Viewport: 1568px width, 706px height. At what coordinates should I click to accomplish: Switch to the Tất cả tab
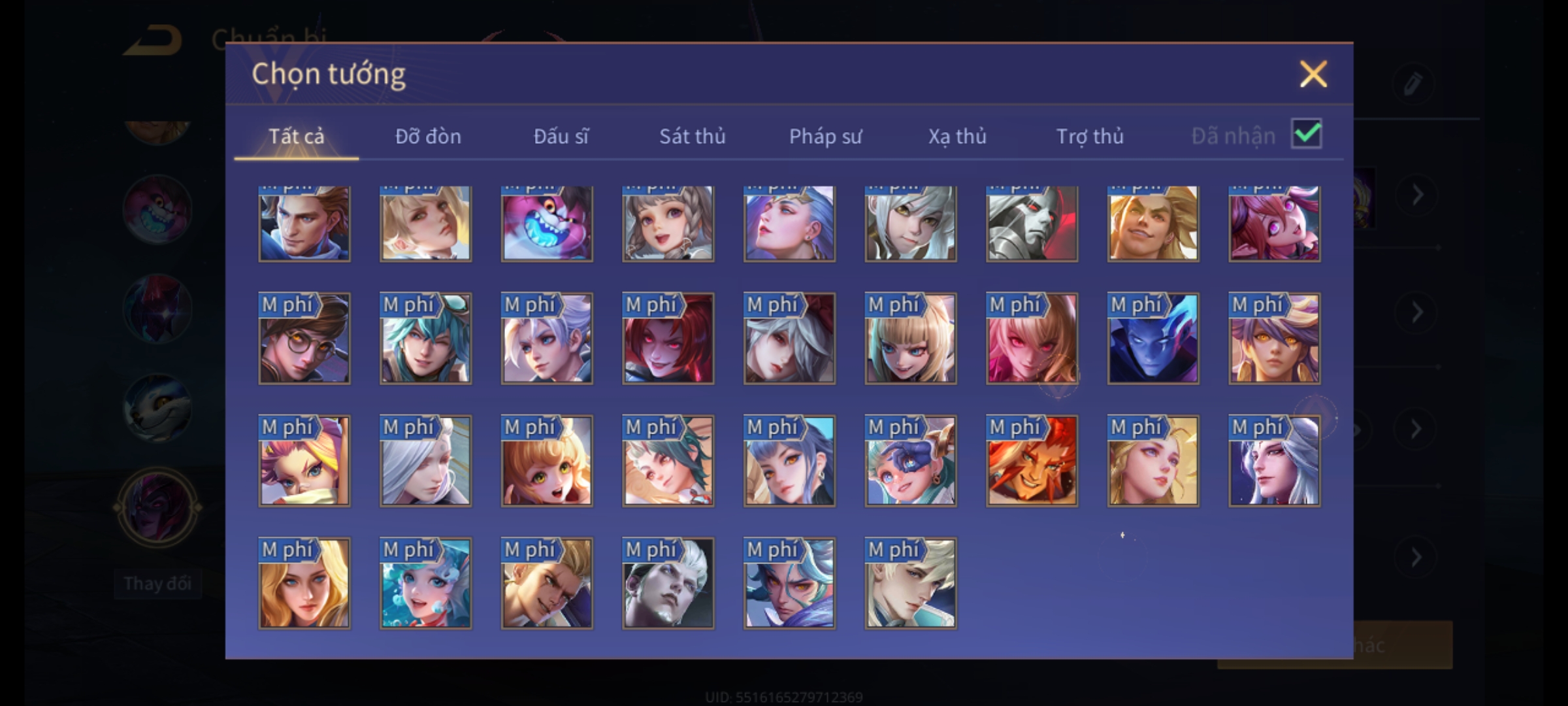(296, 136)
